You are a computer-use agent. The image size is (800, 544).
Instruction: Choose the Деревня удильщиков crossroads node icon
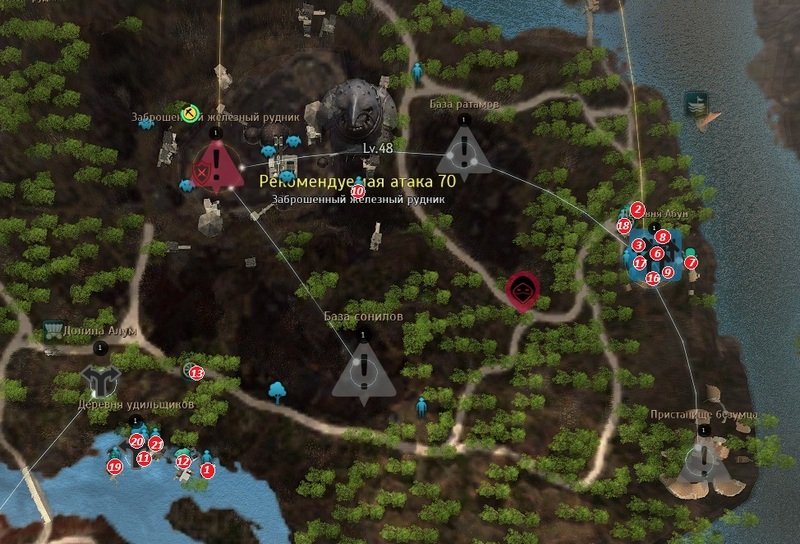(98, 378)
